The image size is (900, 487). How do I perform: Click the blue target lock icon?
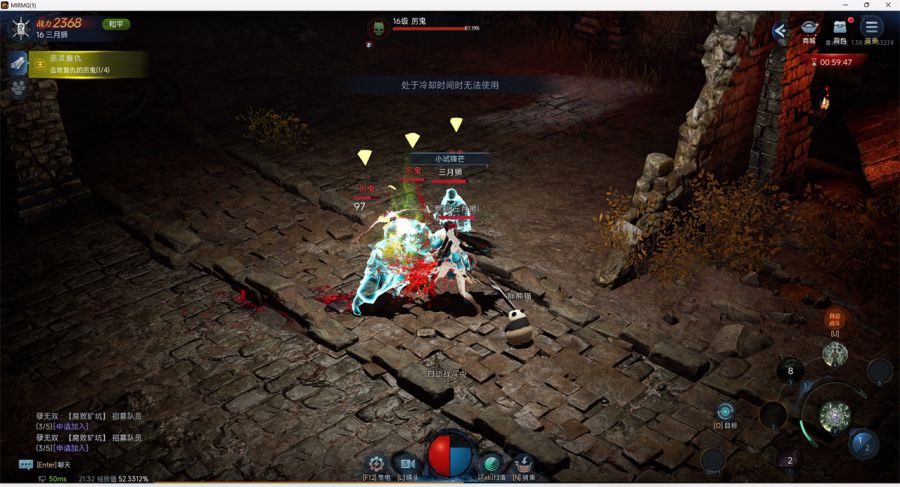[x=725, y=411]
